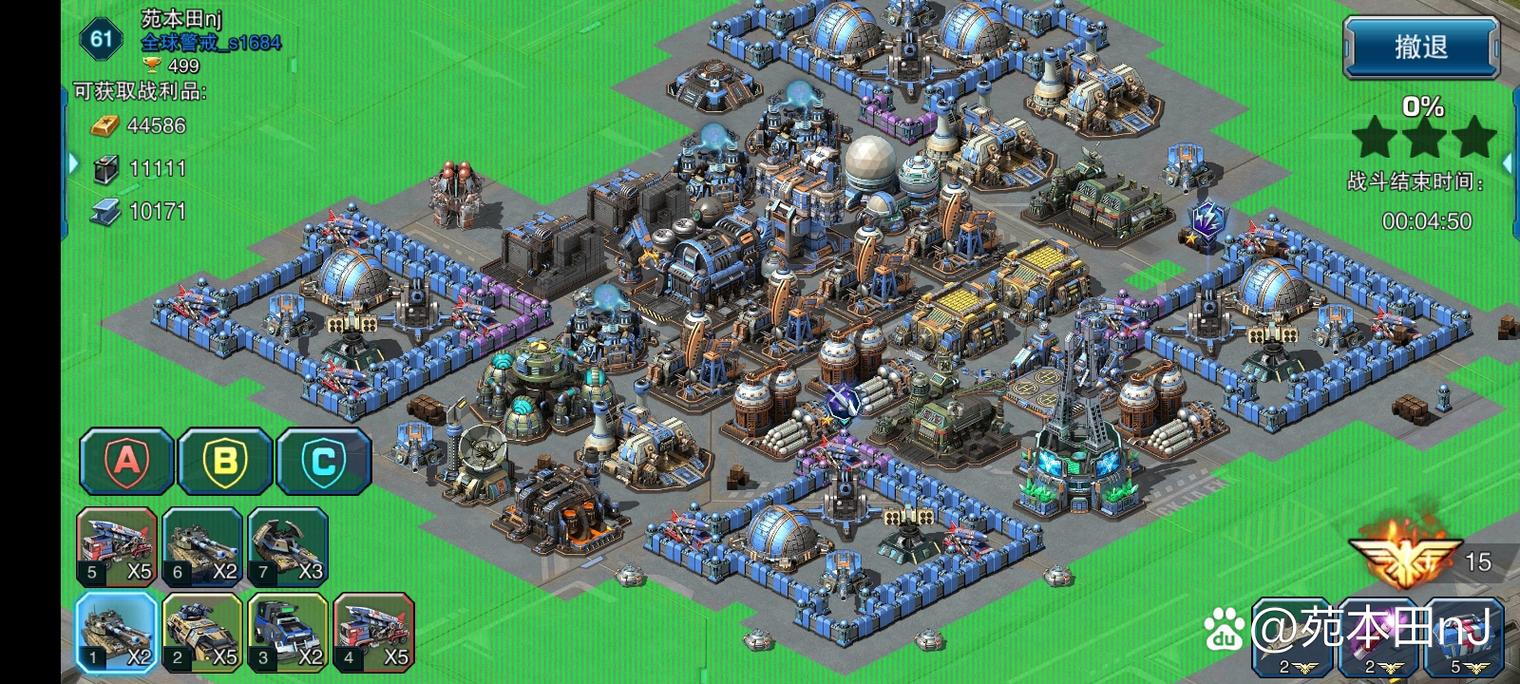The image size is (1520, 684).
Task: Choose unit slot 3 blue truck
Action: 287,632
